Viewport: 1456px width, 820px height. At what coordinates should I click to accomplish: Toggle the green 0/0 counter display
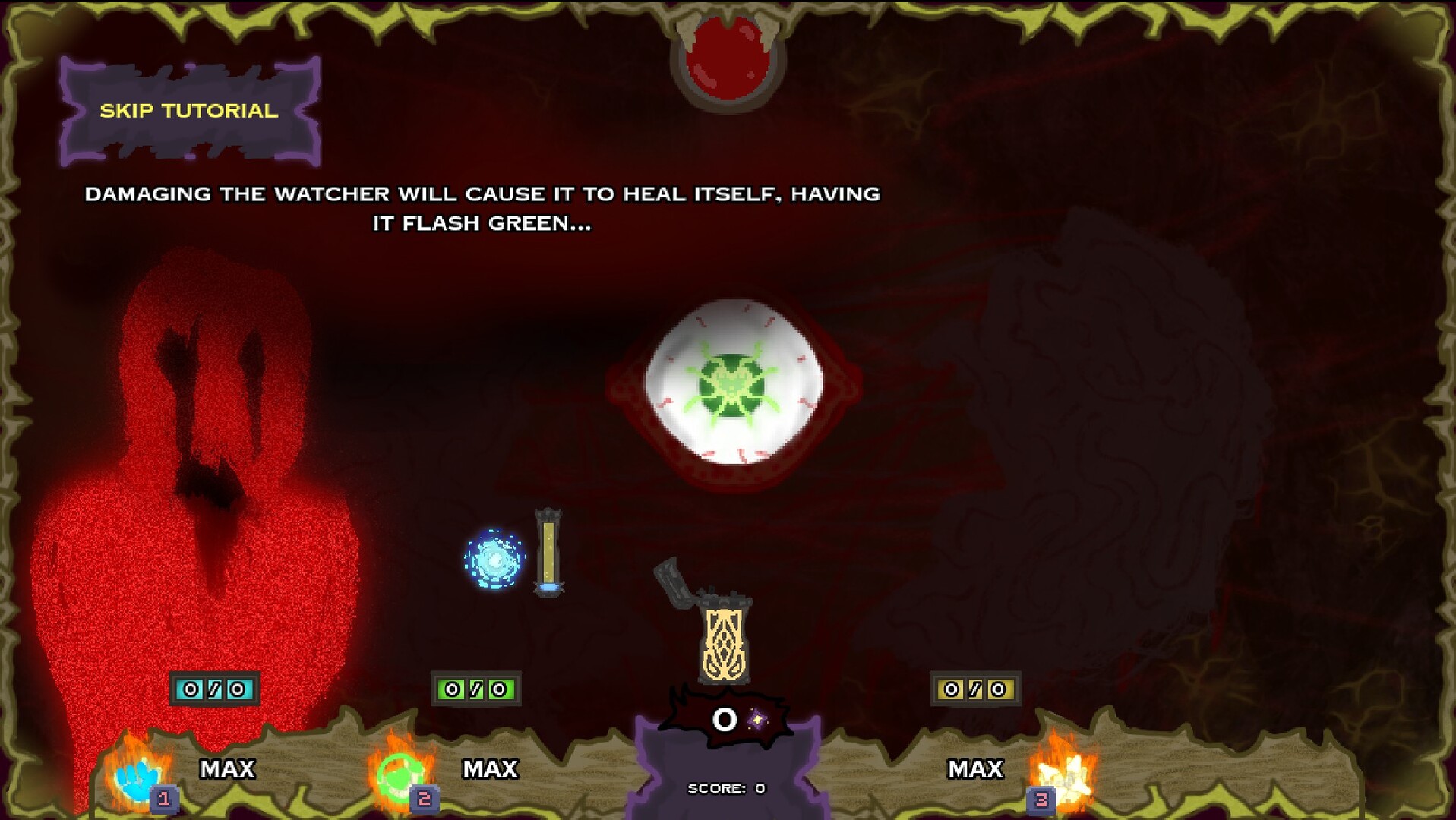tap(475, 689)
